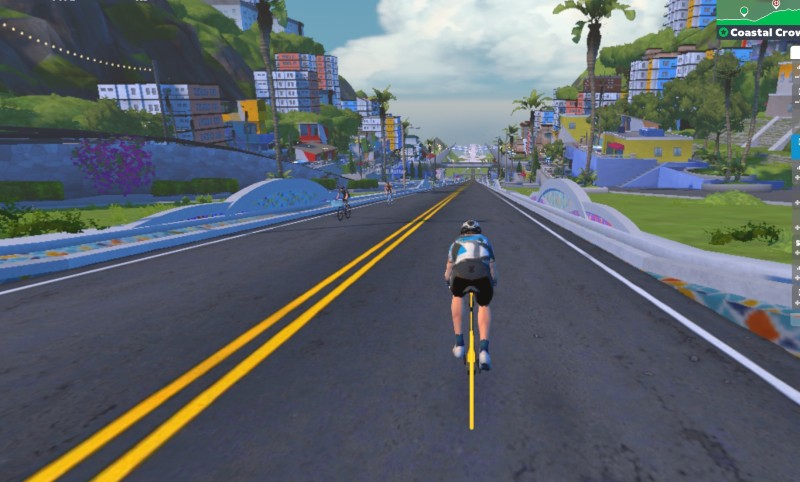Open the nearby riders list panel
The height and width of the screenshot is (482, 800).
coord(796,200)
